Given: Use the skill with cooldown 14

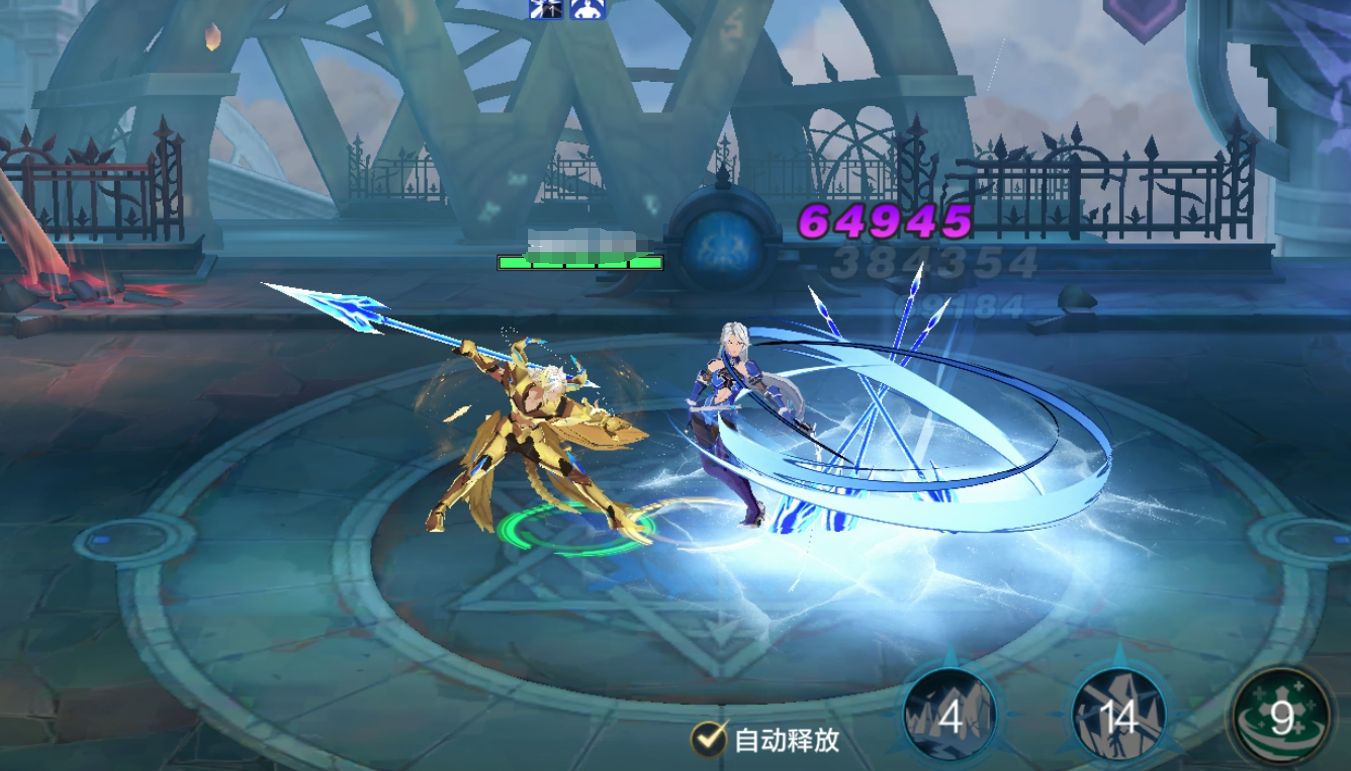Looking at the screenshot, I should (1118, 716).
